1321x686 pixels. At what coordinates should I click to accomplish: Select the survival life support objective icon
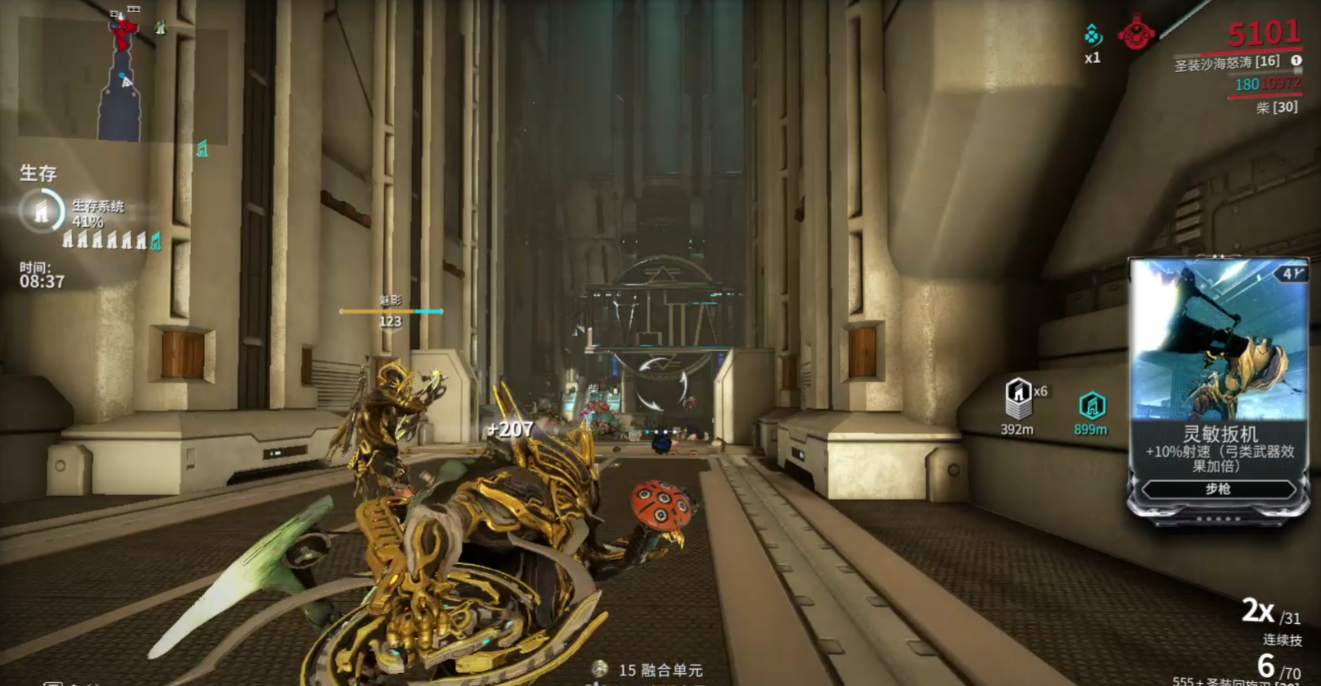tap(41, 210)
